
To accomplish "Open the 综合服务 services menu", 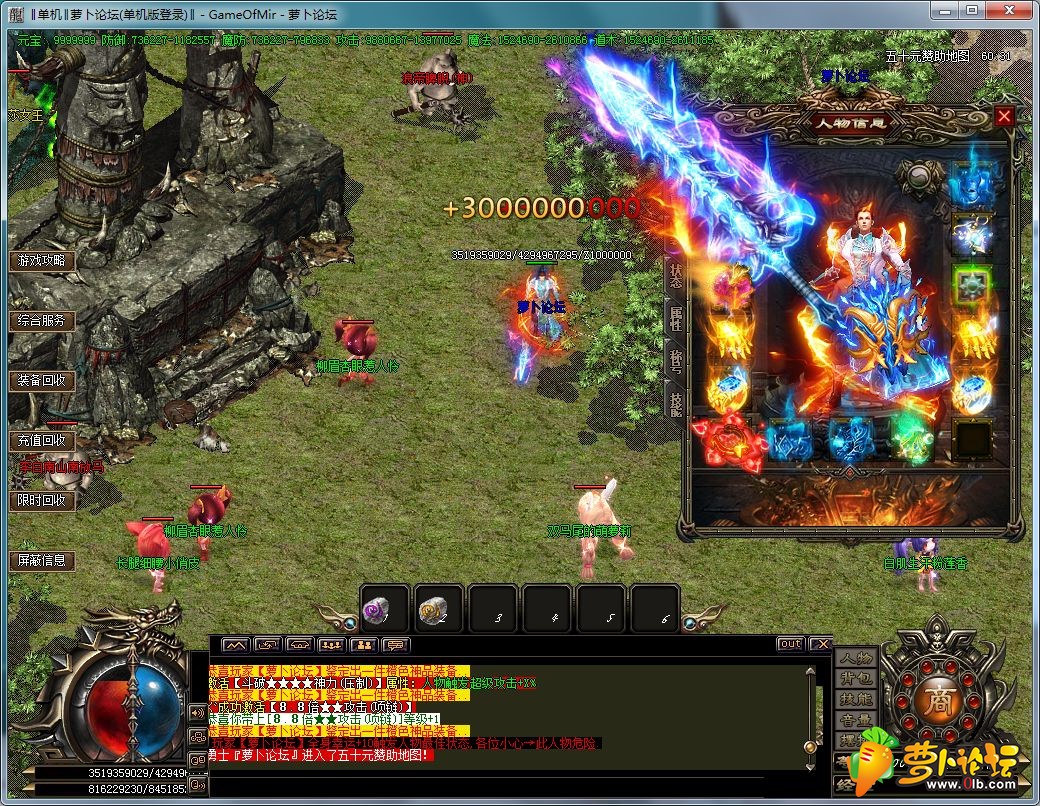I will pos(42,321).
